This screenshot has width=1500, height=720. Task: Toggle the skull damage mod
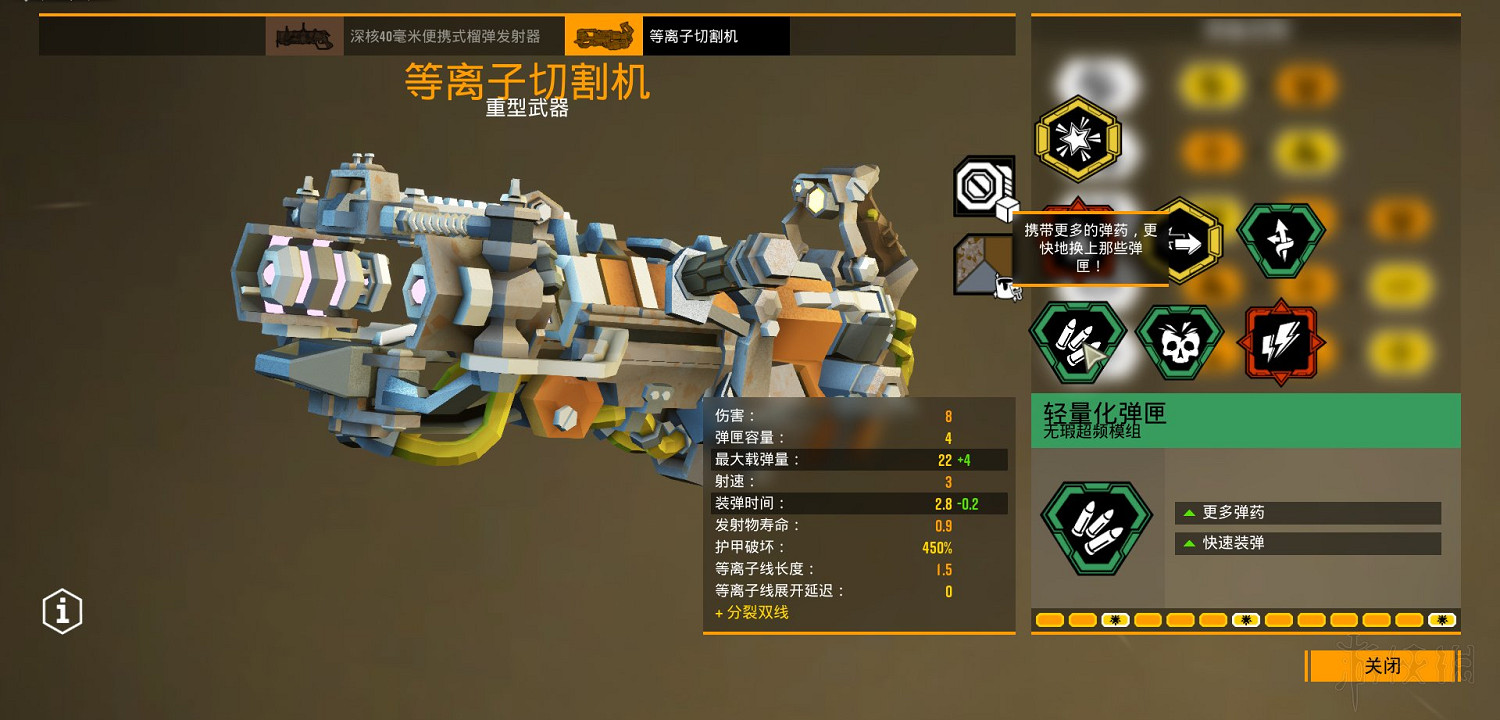point(1180,340)
